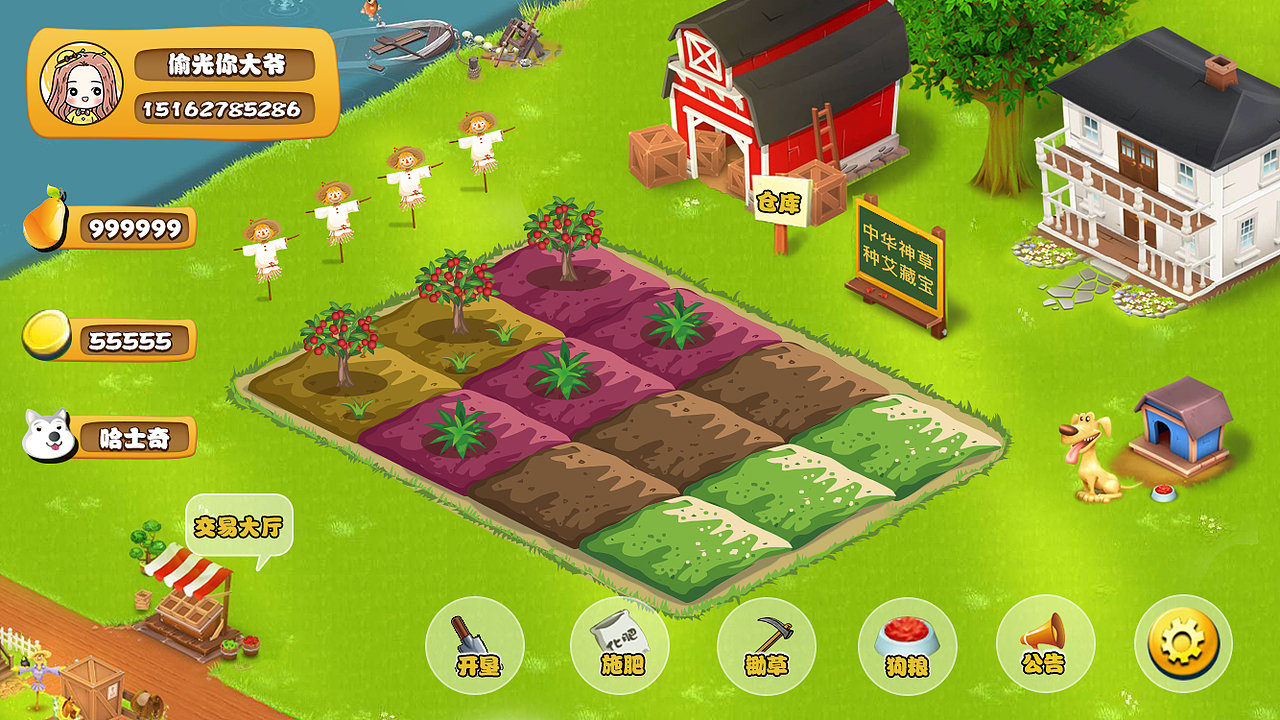
Task: Tap the 开垦 shovel button
Action: pyautogui.click(x=475, y=645)
